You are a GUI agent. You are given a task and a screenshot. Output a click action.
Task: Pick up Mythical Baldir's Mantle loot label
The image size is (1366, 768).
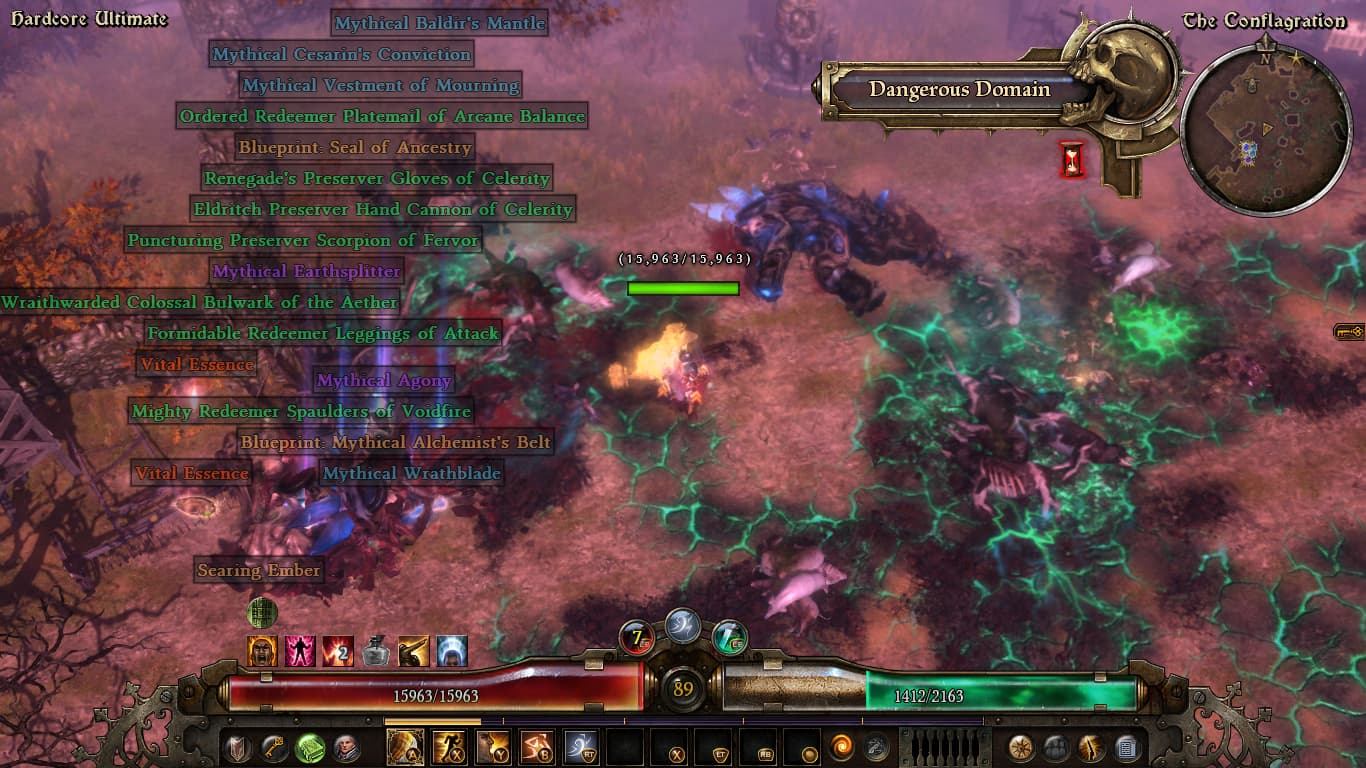click(x=439, y=23)
